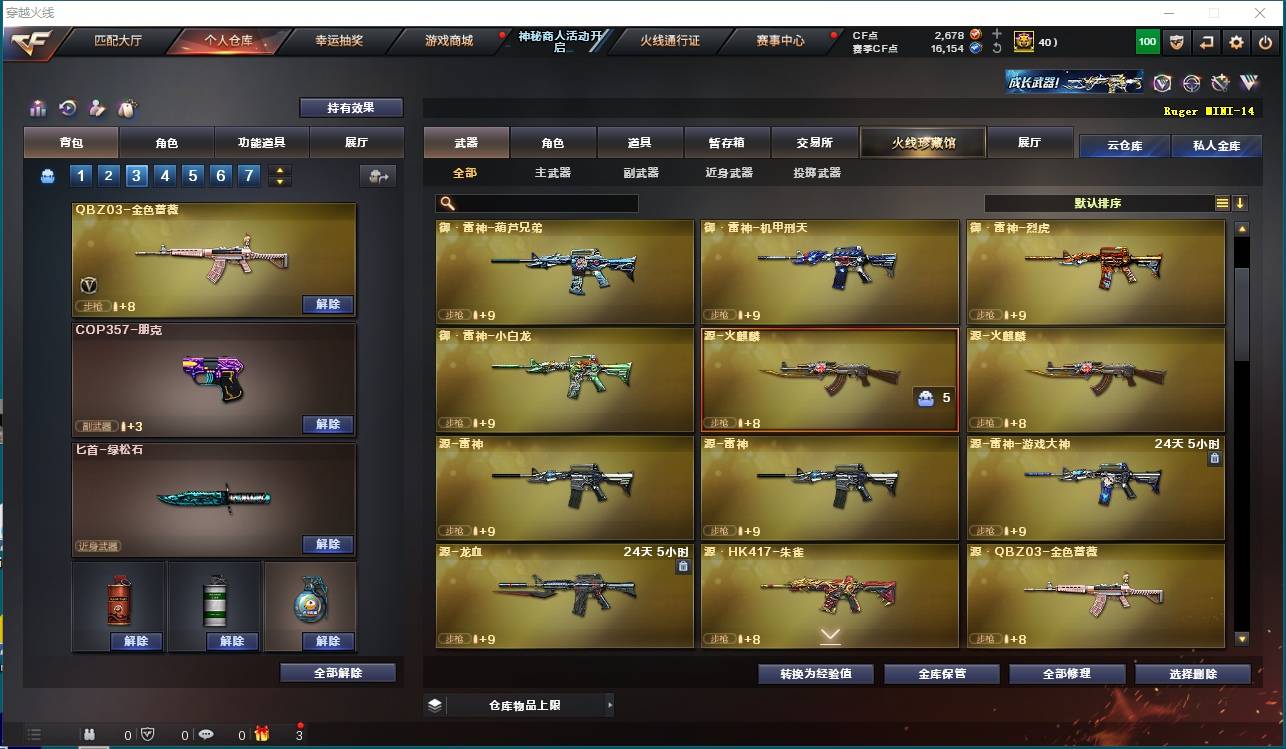Open the storage transfer icon near backpack pages
The image size is (1286, 749).
[x=380, y=176]
